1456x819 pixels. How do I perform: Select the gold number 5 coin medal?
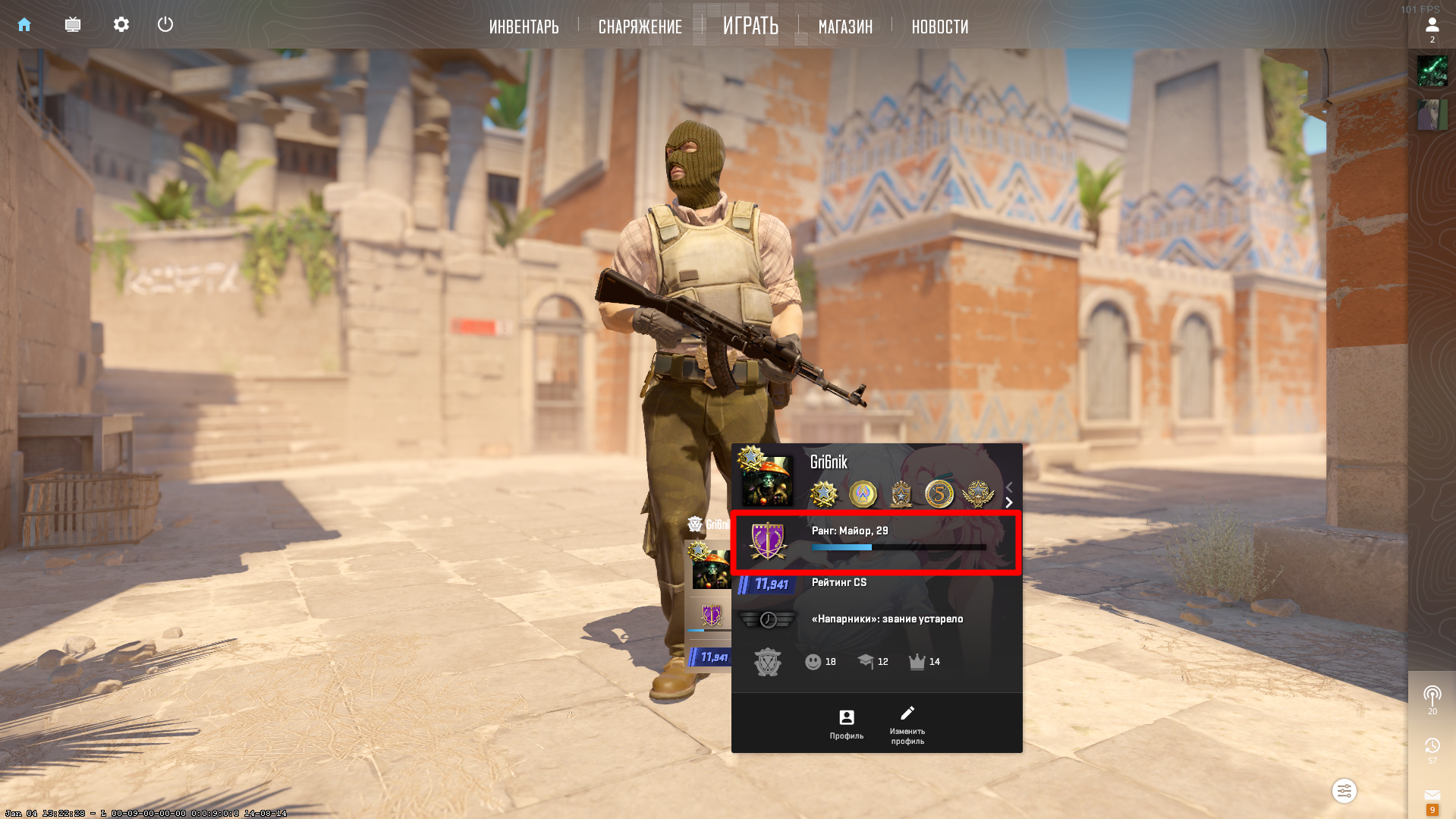939,494
